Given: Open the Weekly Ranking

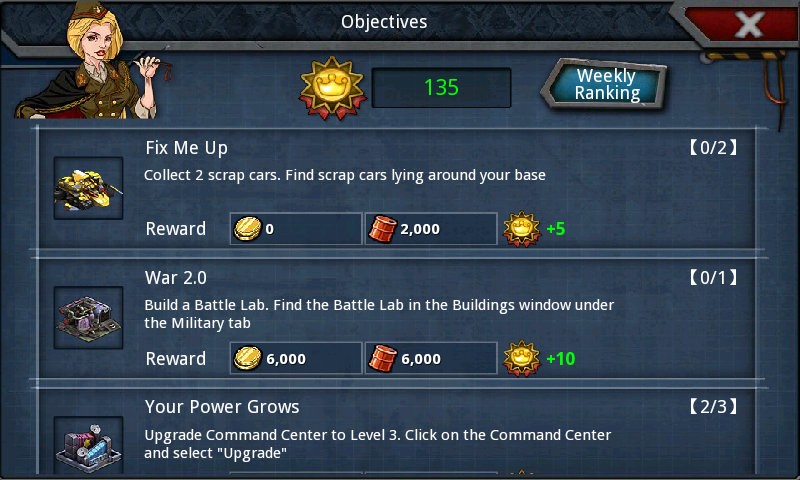Looking at the screenshot, I should pyautogui.click(x=606, y=85).
